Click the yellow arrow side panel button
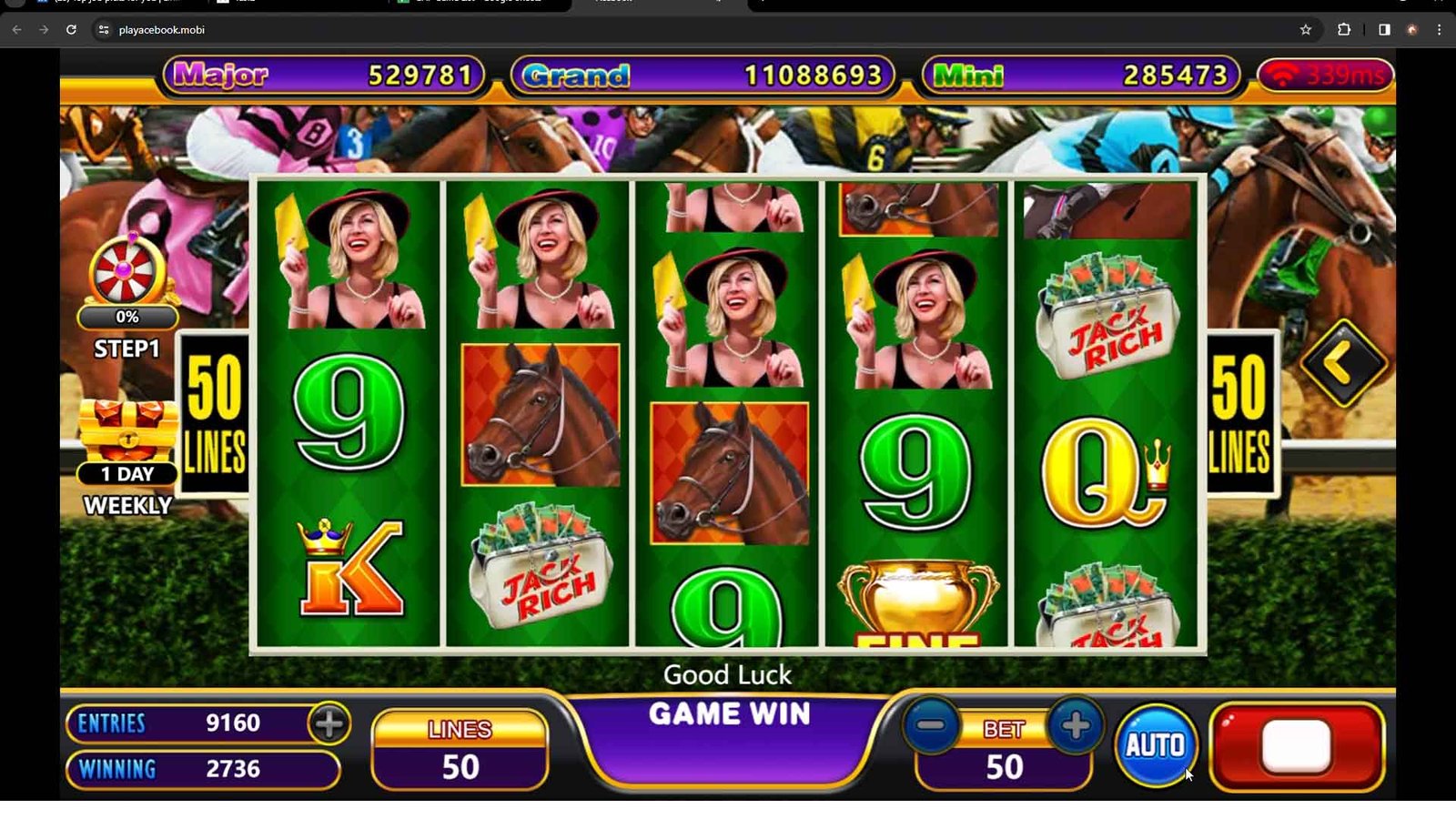This screenshot has width=1456, height=819. [x=1342, y=363]
